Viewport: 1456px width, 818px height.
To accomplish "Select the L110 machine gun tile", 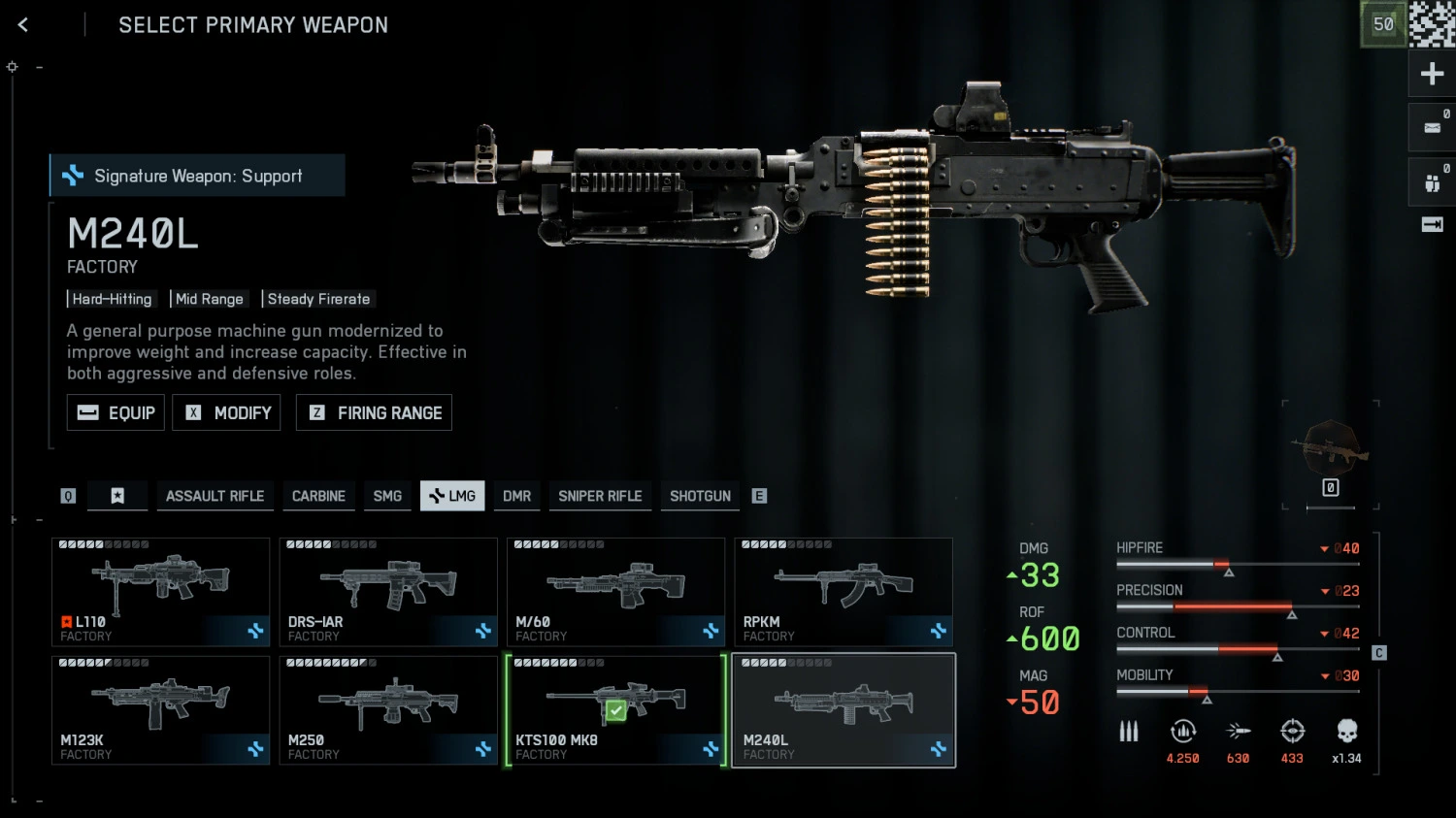I will [160, 592].
